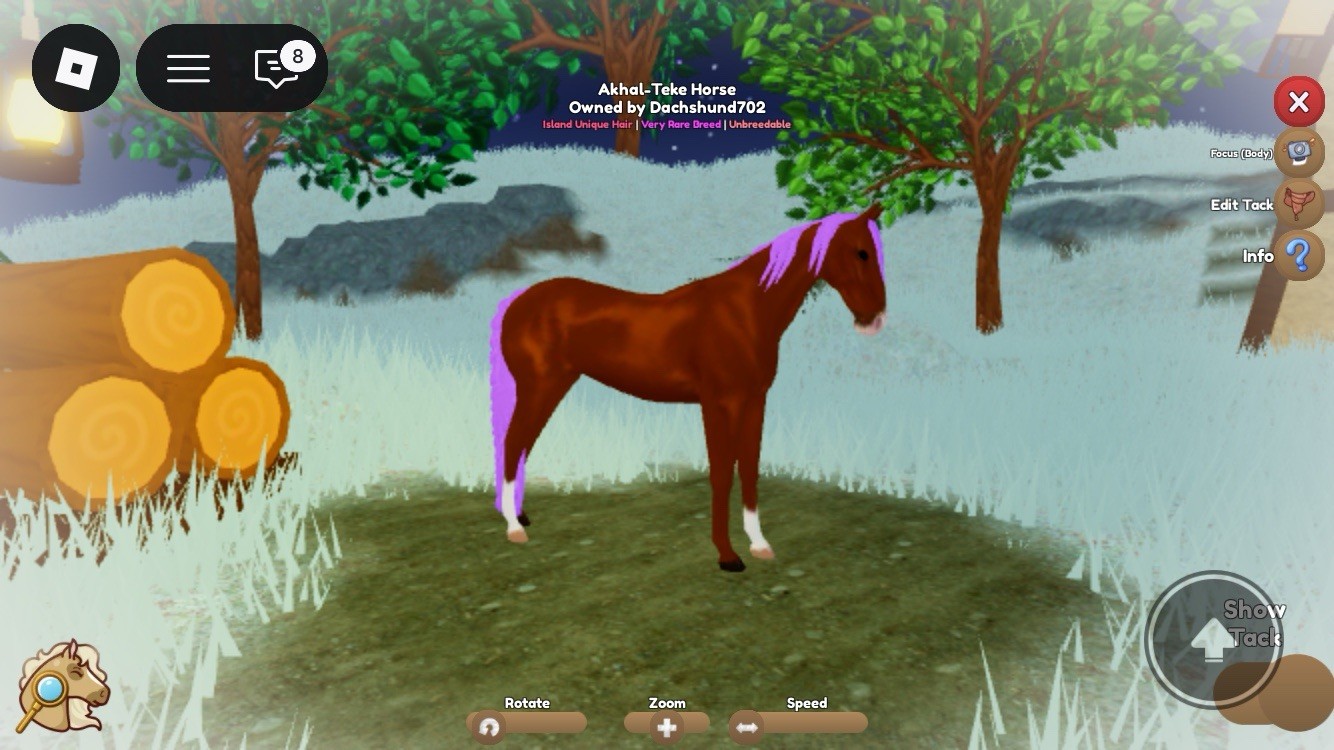This screenshot has height=750, width=1334.
Task: Open the Info question mark icon
Action: [1297, 255]
